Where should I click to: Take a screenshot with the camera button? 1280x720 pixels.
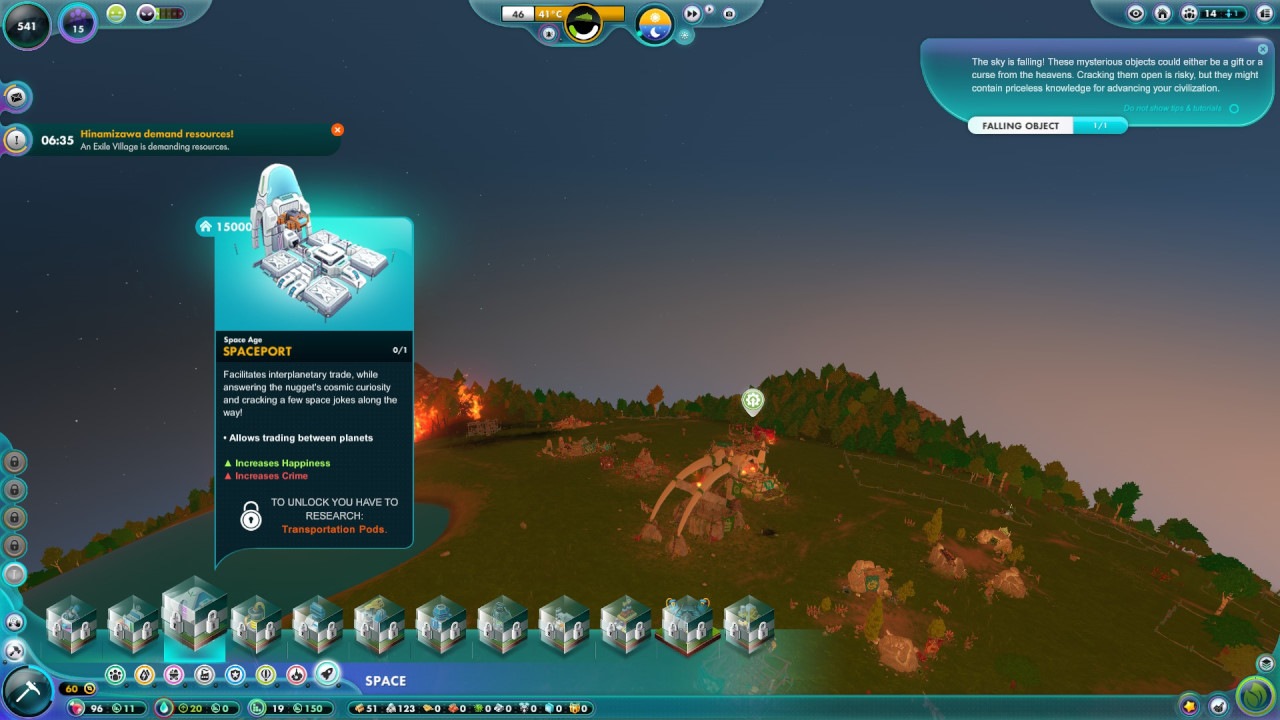728,14
